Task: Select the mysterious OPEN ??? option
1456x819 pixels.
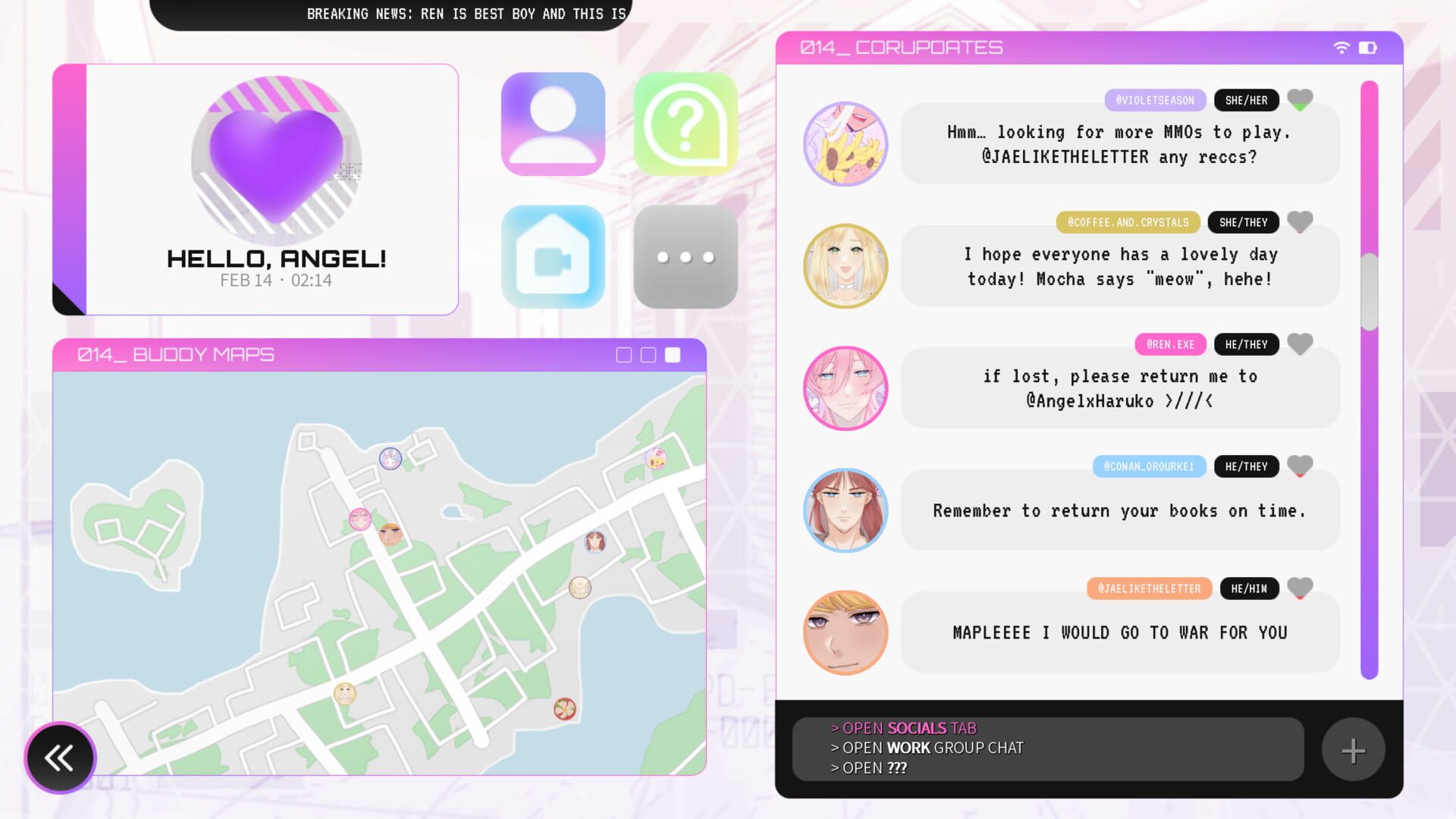Action: [x=868, y=767]
